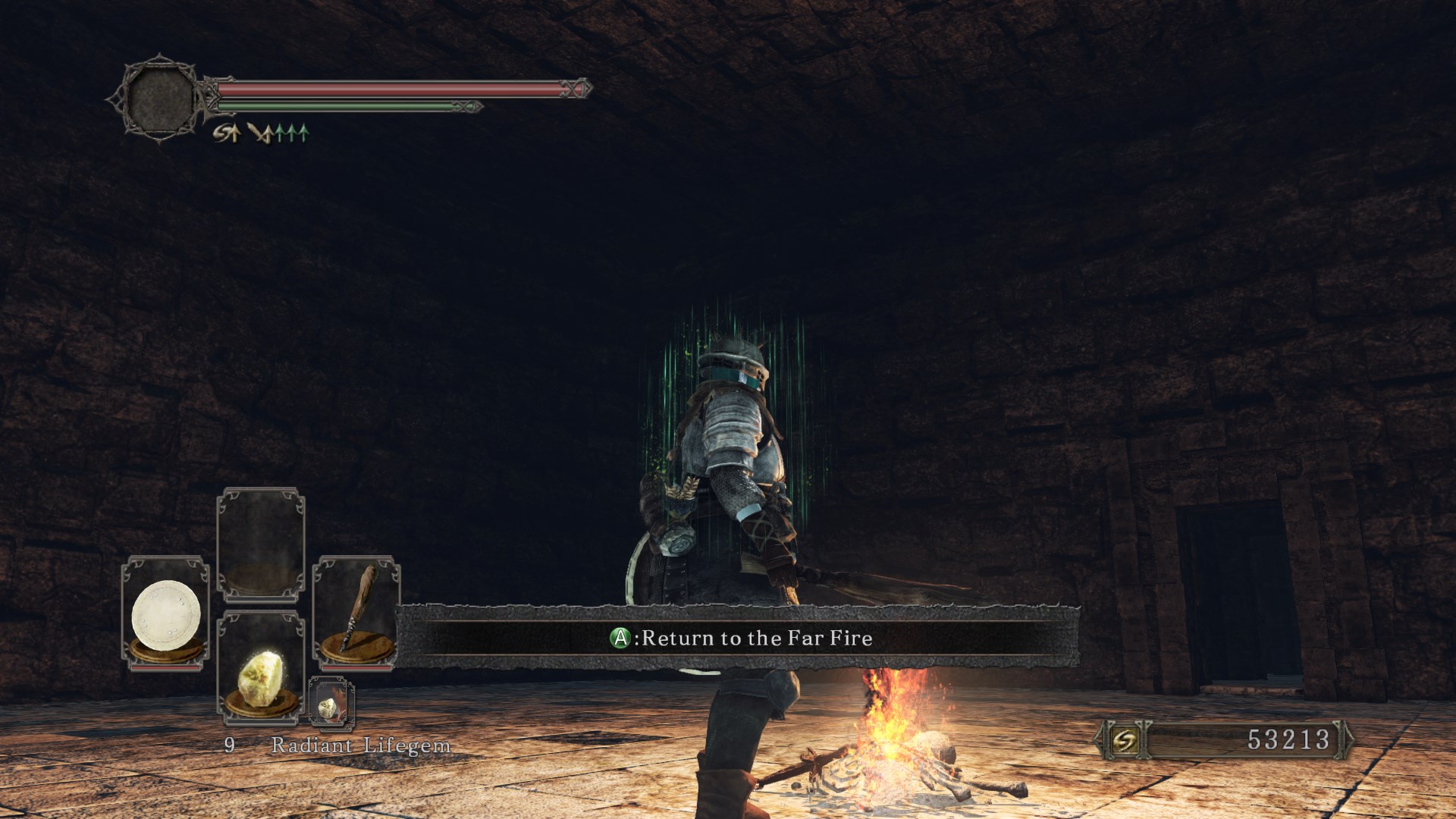Select the white round shield slot
The width and height of the screenshot is (1456, 819).
click(x=166, y=614)
